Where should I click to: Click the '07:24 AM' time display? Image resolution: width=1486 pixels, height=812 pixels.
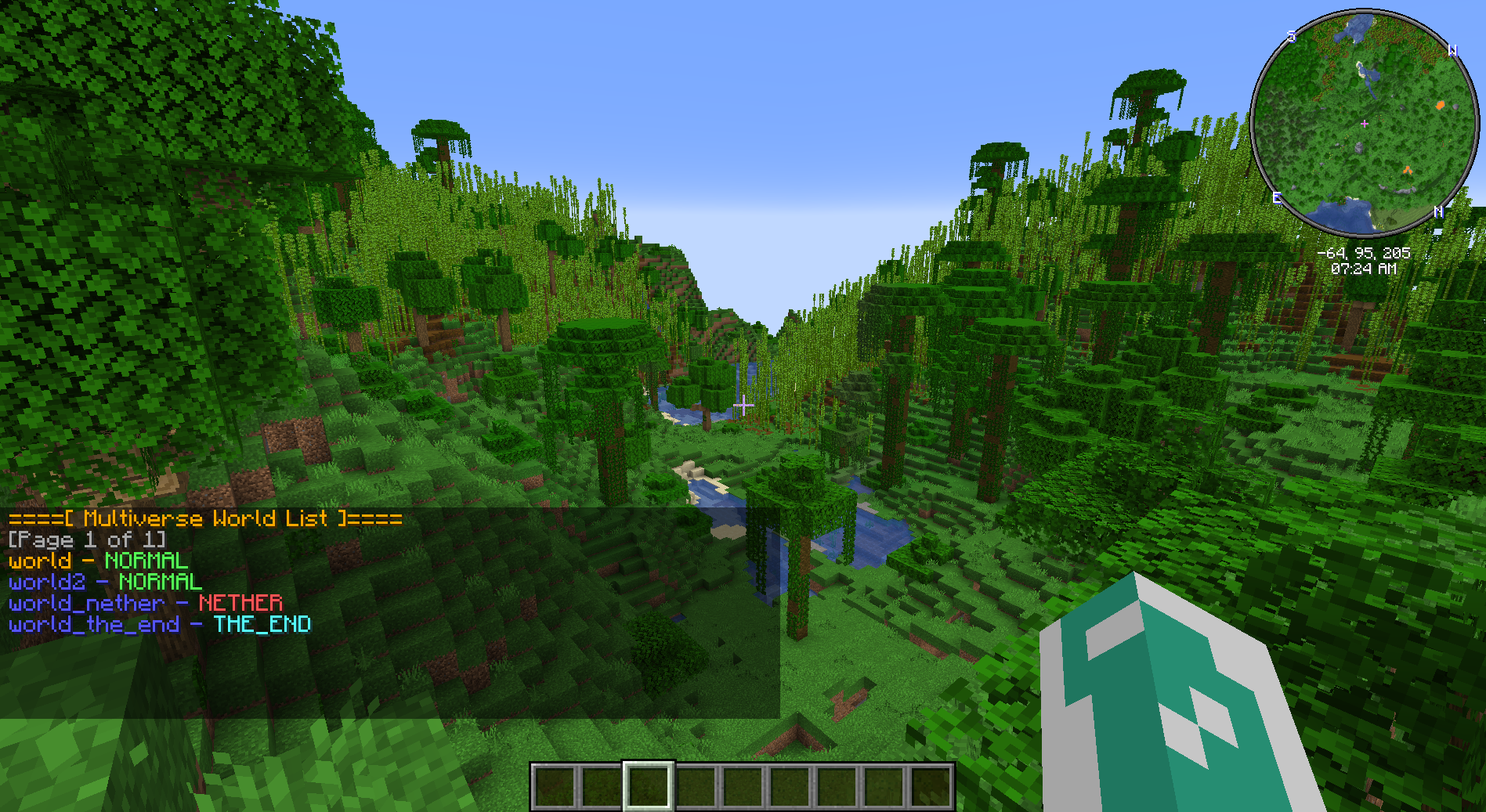point(1363,267)
